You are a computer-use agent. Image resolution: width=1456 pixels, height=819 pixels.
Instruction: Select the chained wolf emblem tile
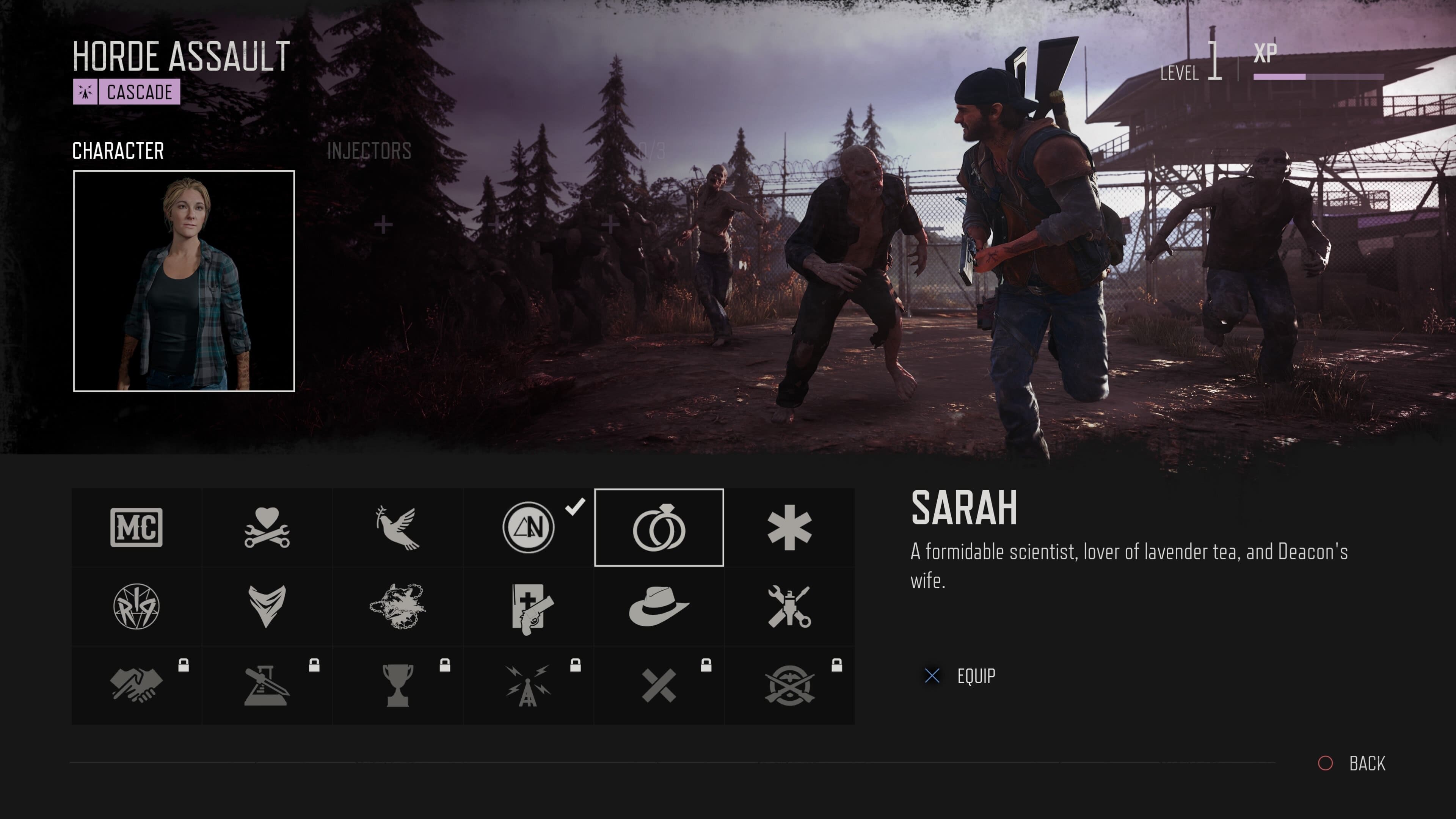[398, 607]
